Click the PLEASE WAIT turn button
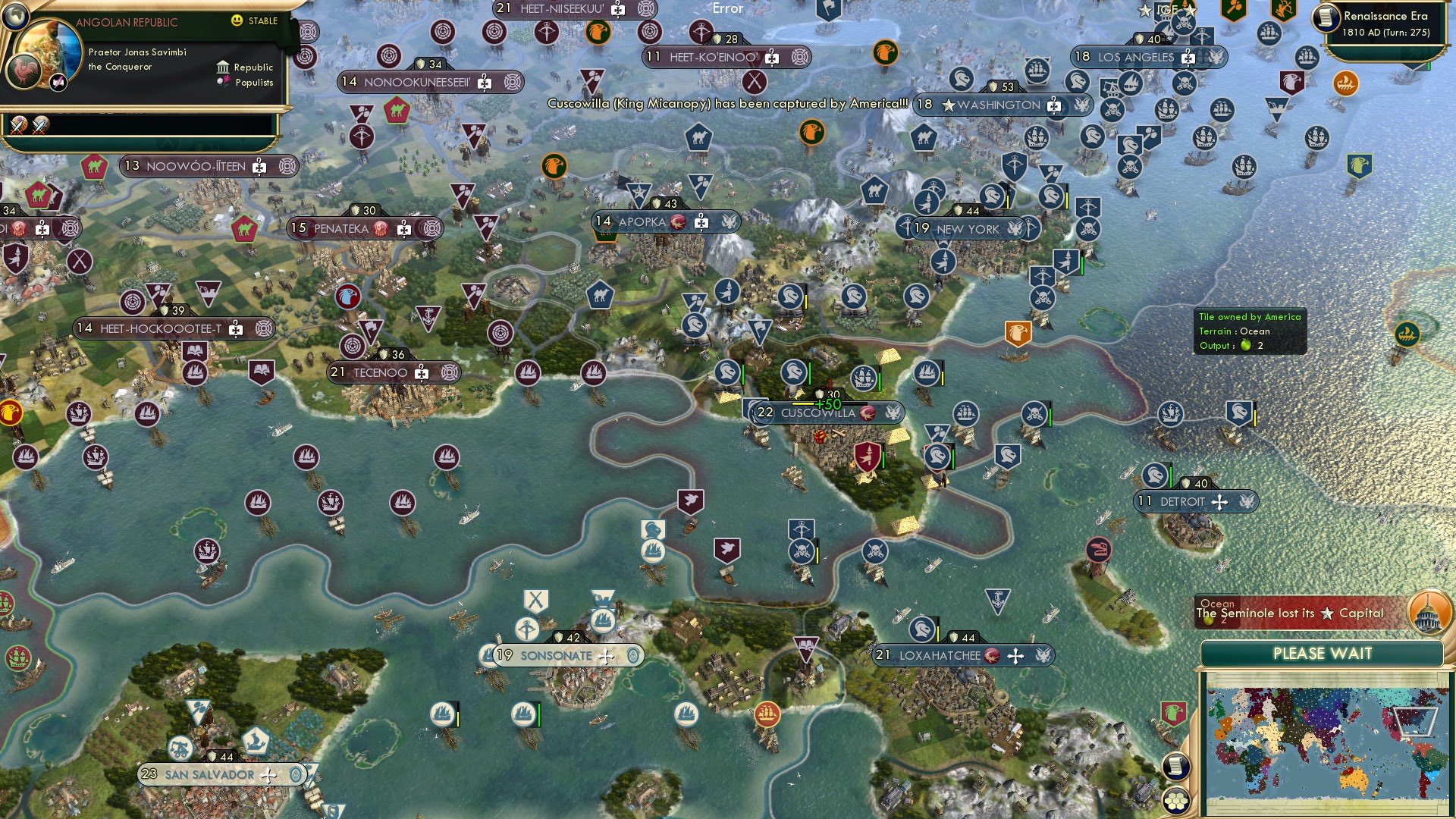The image size is (1456, 819). (x=1323, y=653)
